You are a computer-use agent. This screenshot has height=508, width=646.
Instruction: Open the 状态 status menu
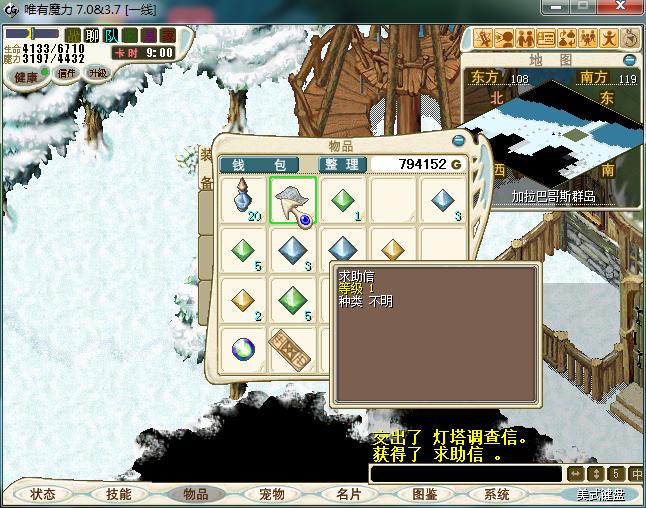click(x=43, y=494)
